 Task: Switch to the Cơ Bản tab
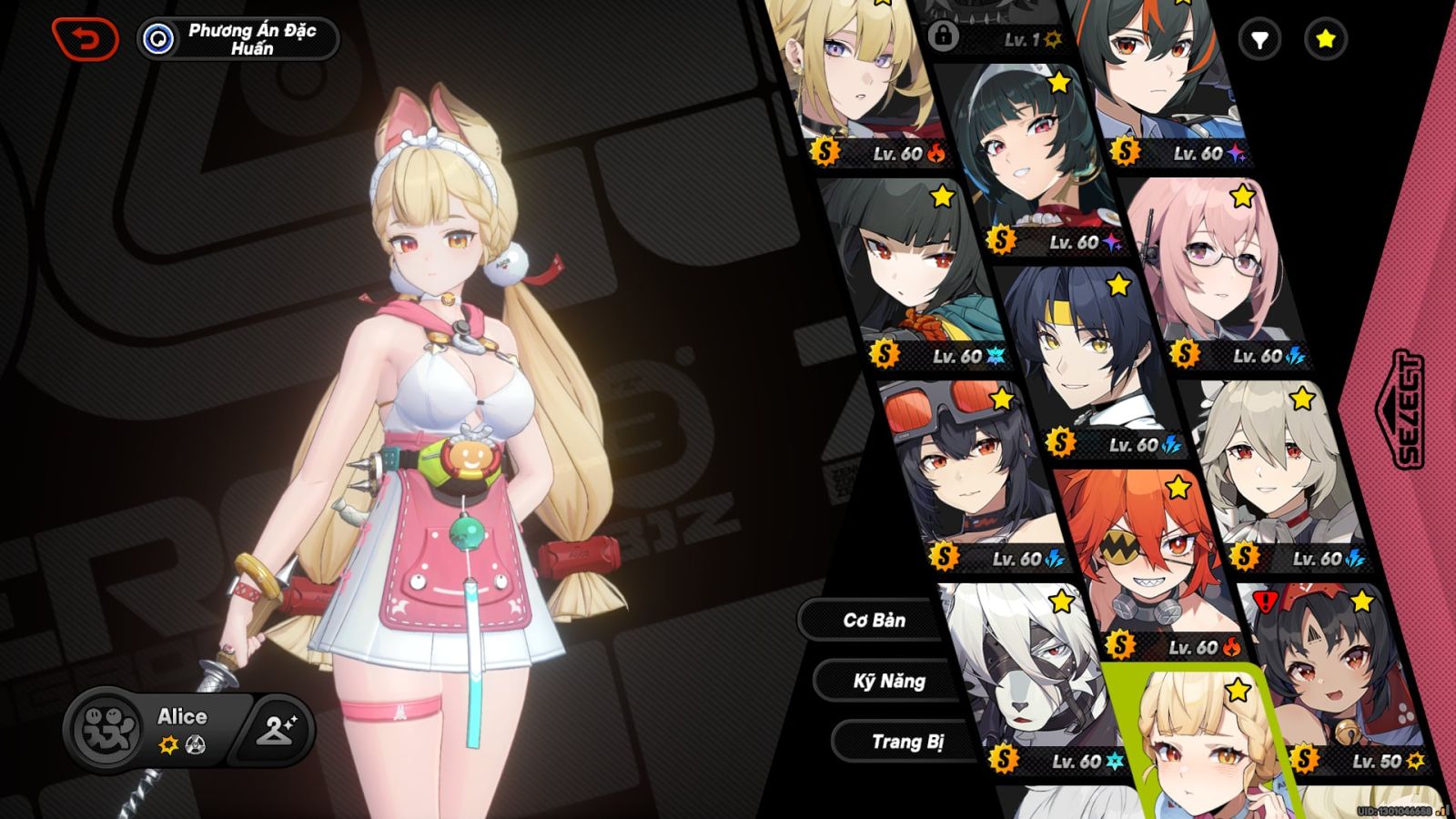pos(874,621)
